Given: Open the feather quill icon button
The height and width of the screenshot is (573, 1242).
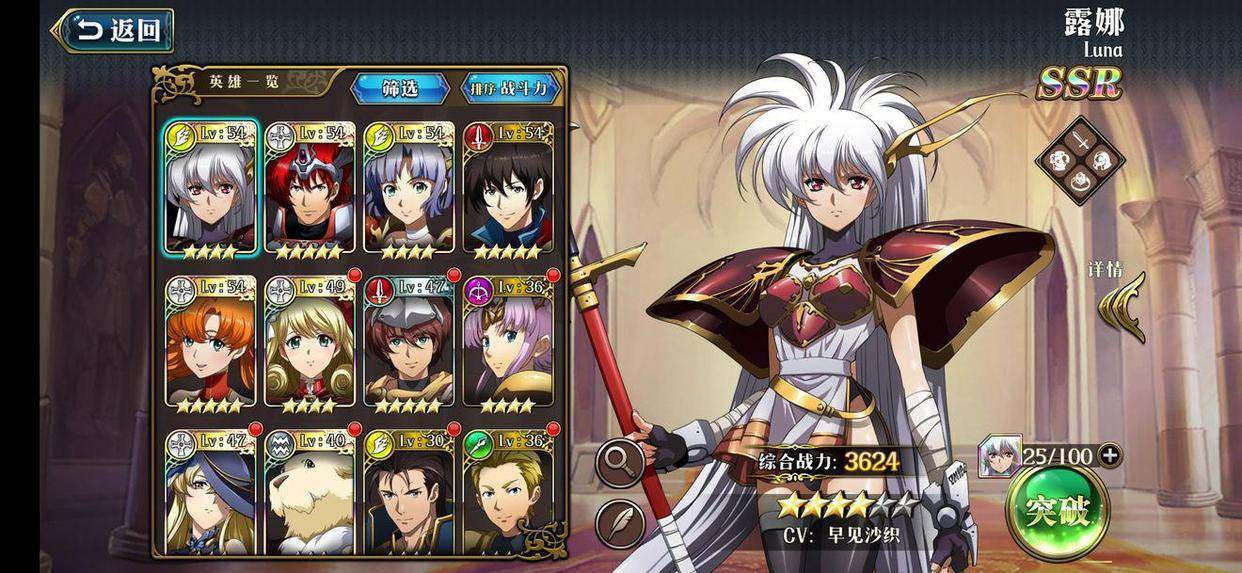Looking at the screenshot, I should click(x=620, y=523).
